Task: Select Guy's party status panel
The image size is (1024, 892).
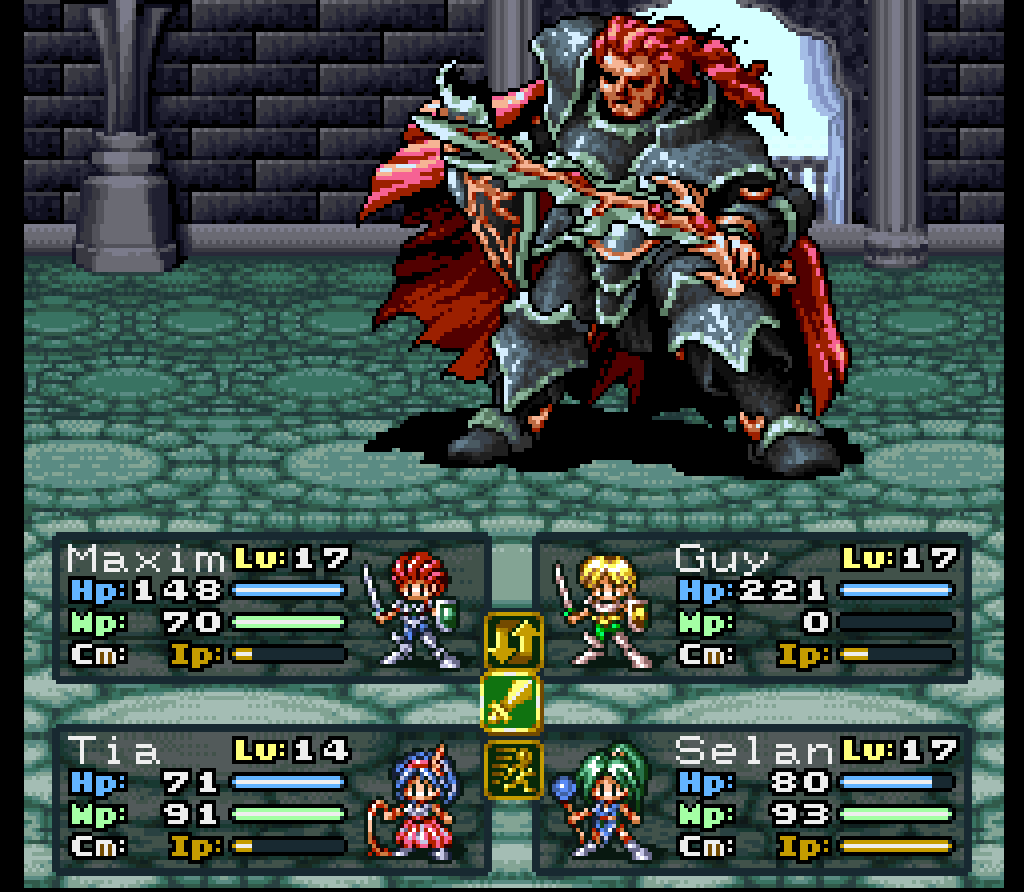Action: point(753,608)
